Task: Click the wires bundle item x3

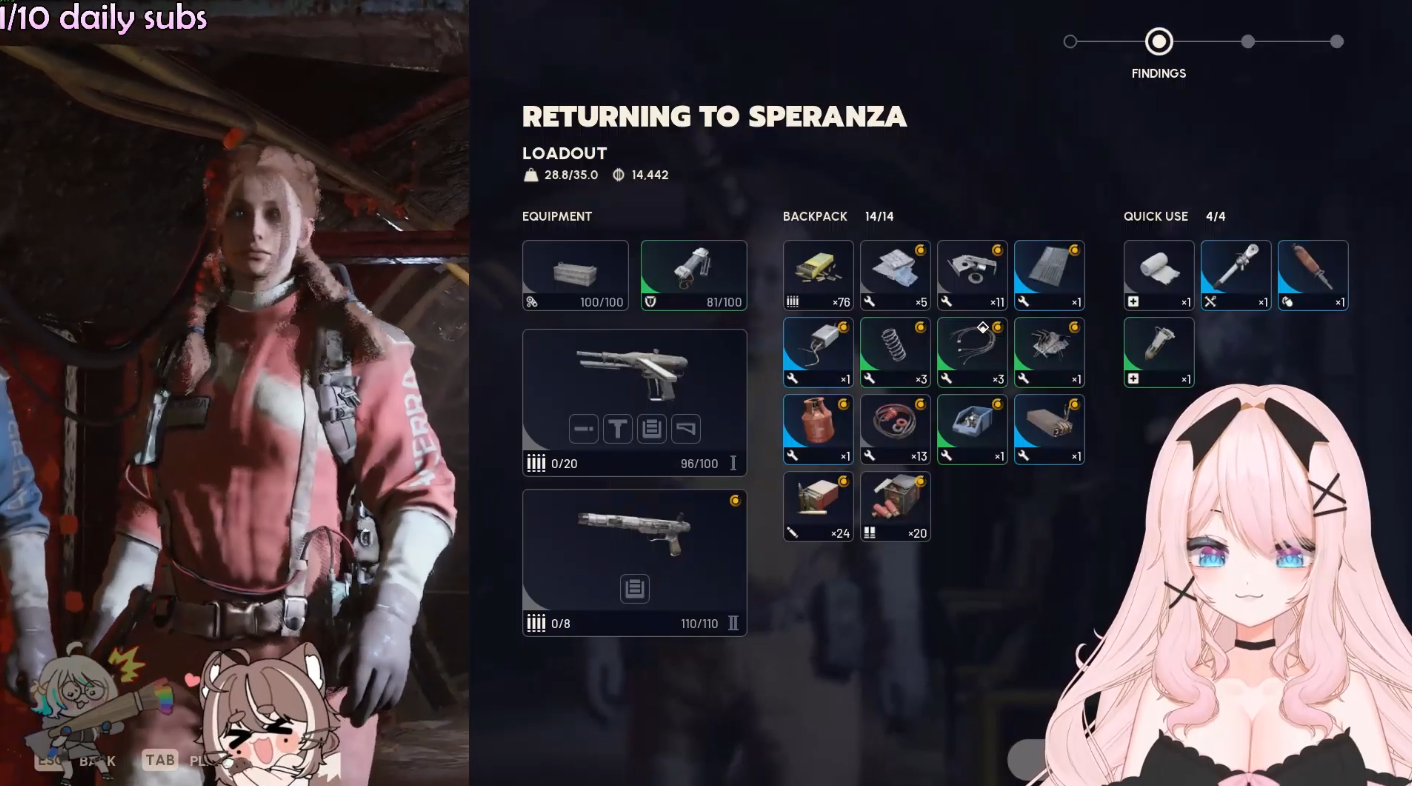Action: coord(972,352)
